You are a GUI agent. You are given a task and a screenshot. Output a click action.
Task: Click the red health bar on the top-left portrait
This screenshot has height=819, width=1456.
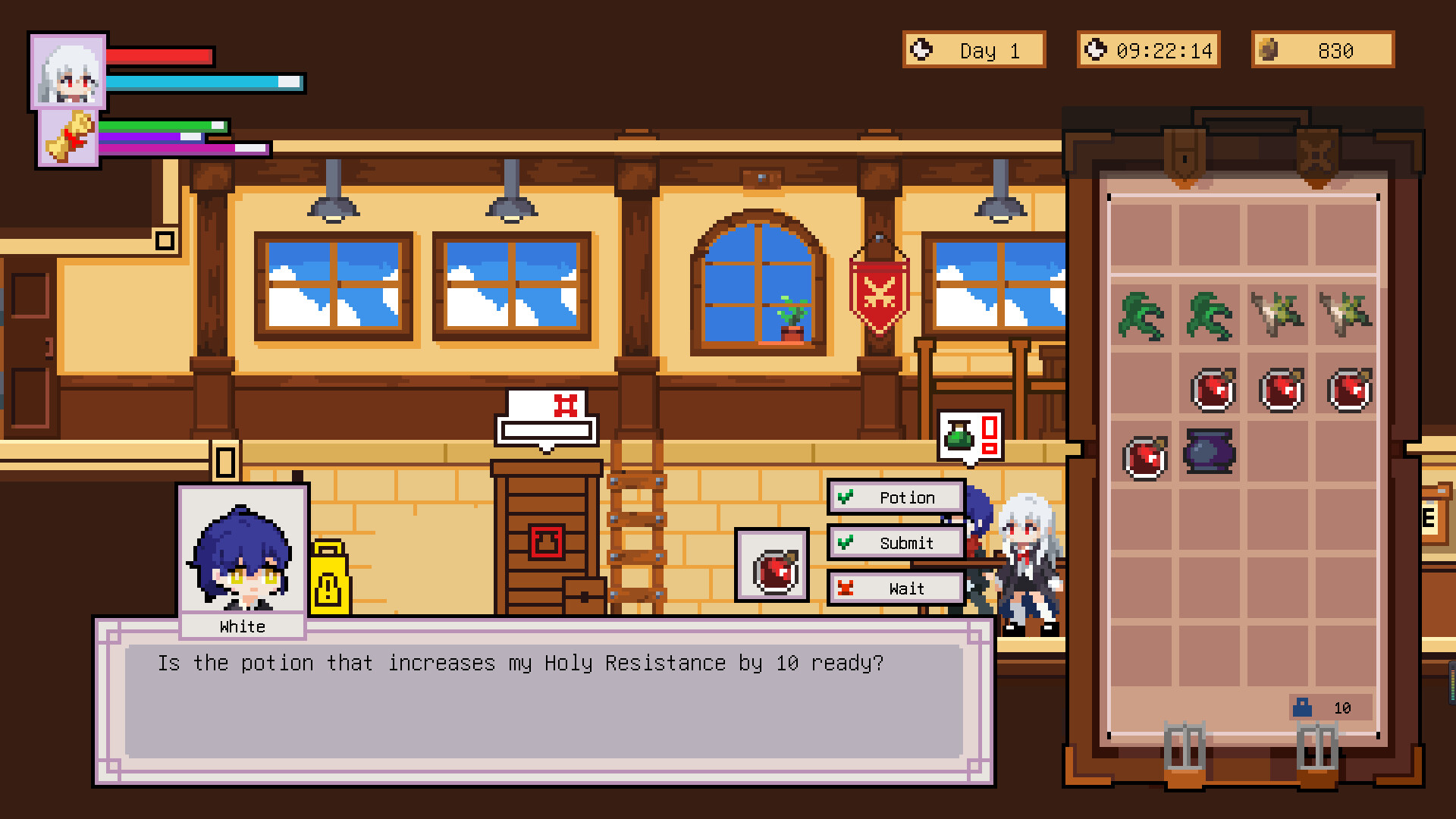coord(159,56)
